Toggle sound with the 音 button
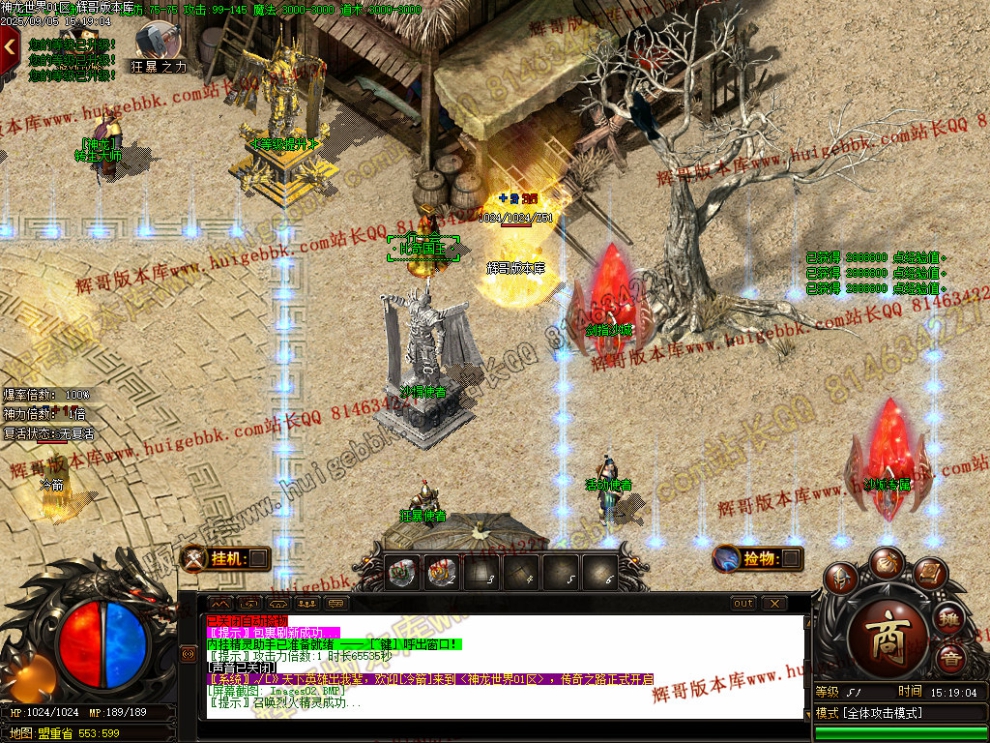 coord(951,659)
